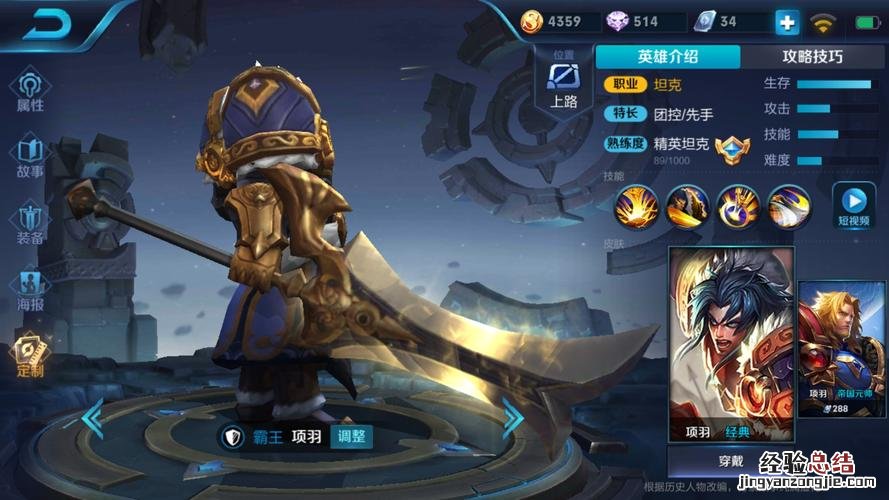Select the last skill icon in the row
The width and height of the screenshot is (889, 500).
coord(788,208)
